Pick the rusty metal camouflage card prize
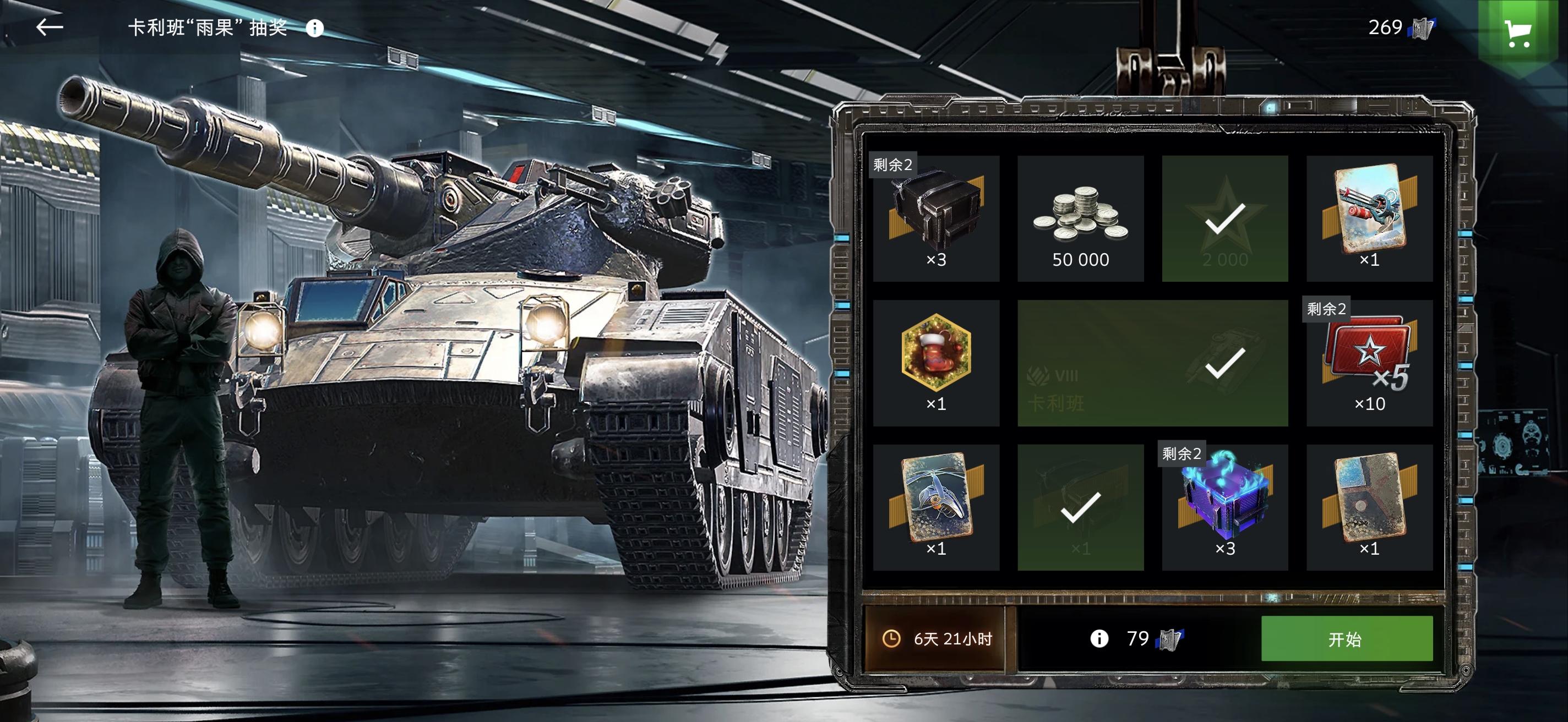Screen dimensions: 1568x722 (1369, 507)
